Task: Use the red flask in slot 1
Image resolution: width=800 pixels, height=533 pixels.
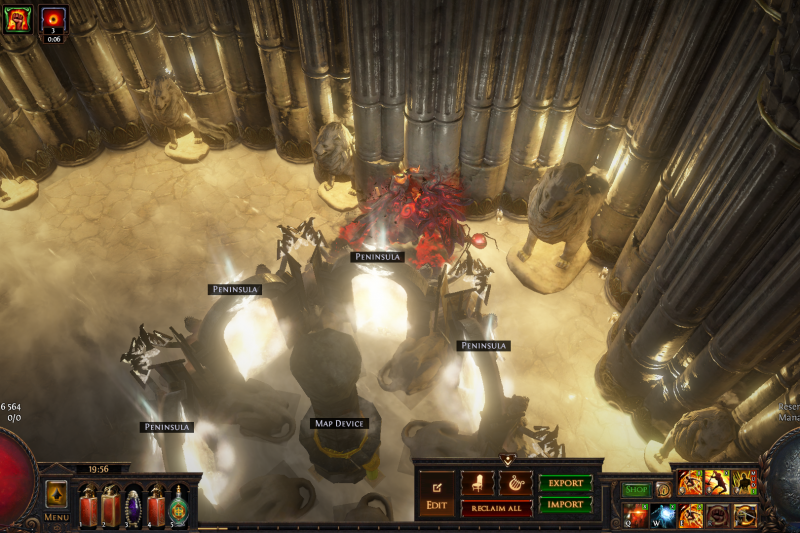Action: [88, 505]
